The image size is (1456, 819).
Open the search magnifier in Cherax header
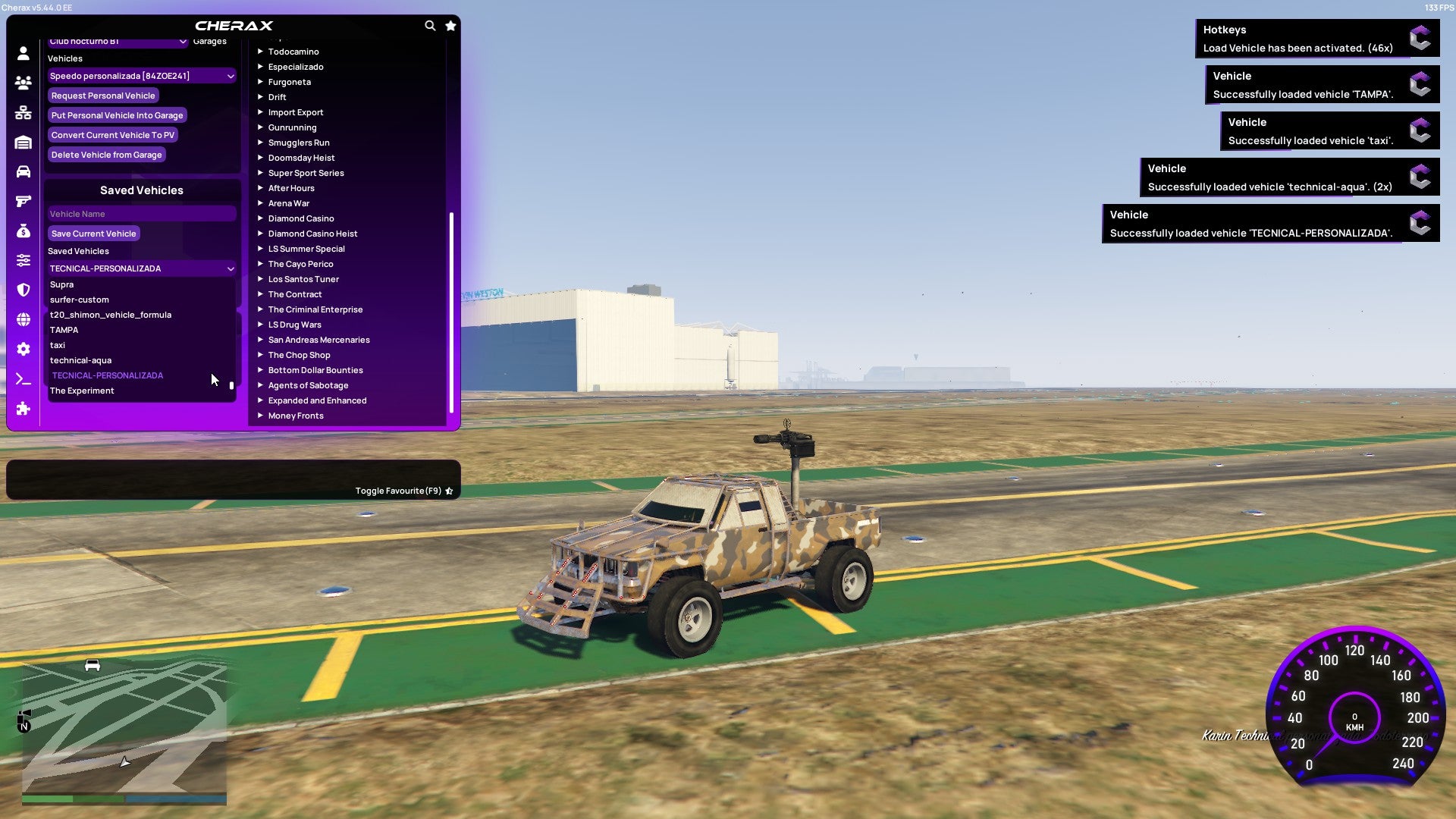point(430,25)
